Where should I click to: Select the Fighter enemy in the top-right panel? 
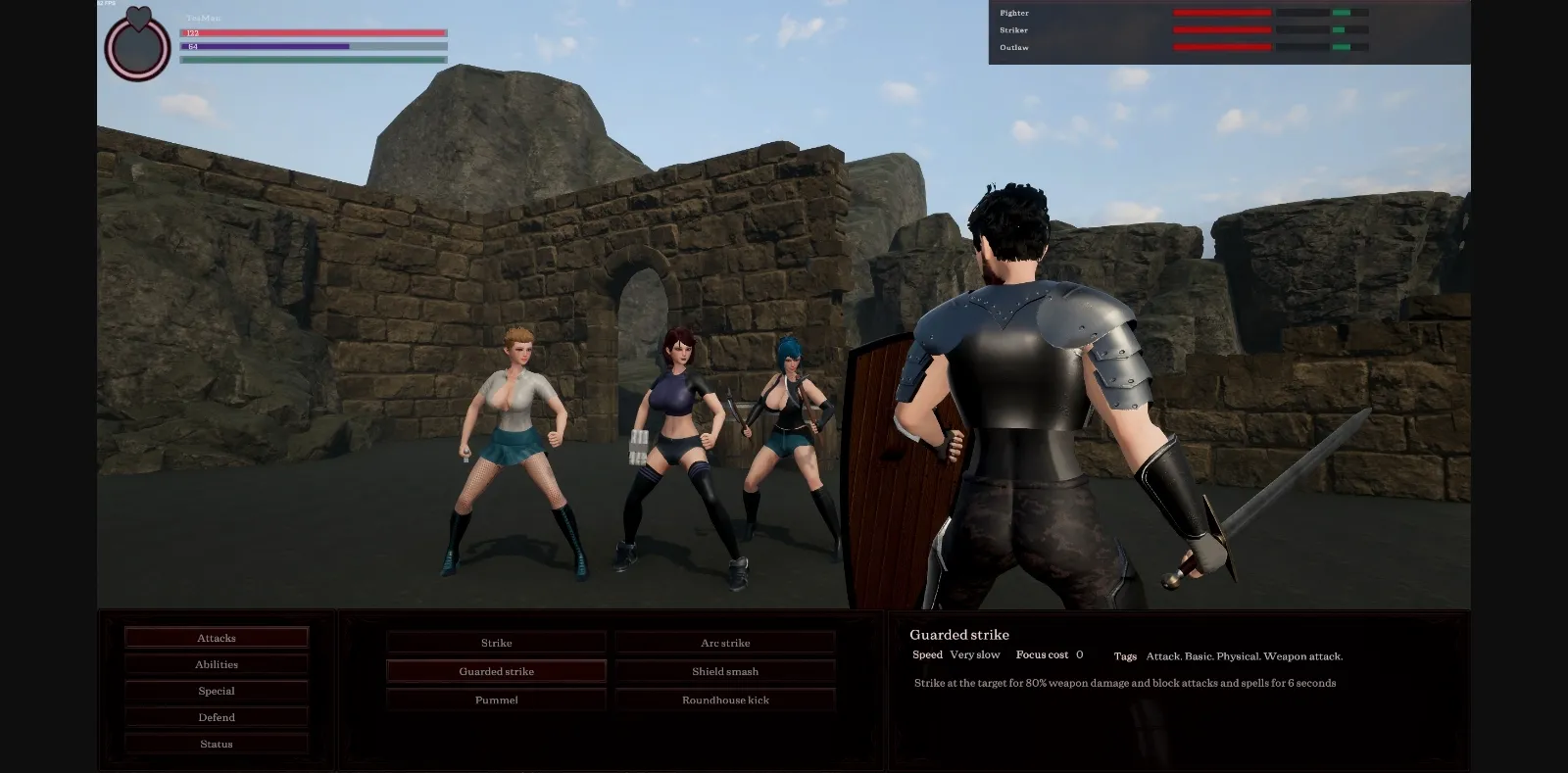click(x=1014, y=13)
